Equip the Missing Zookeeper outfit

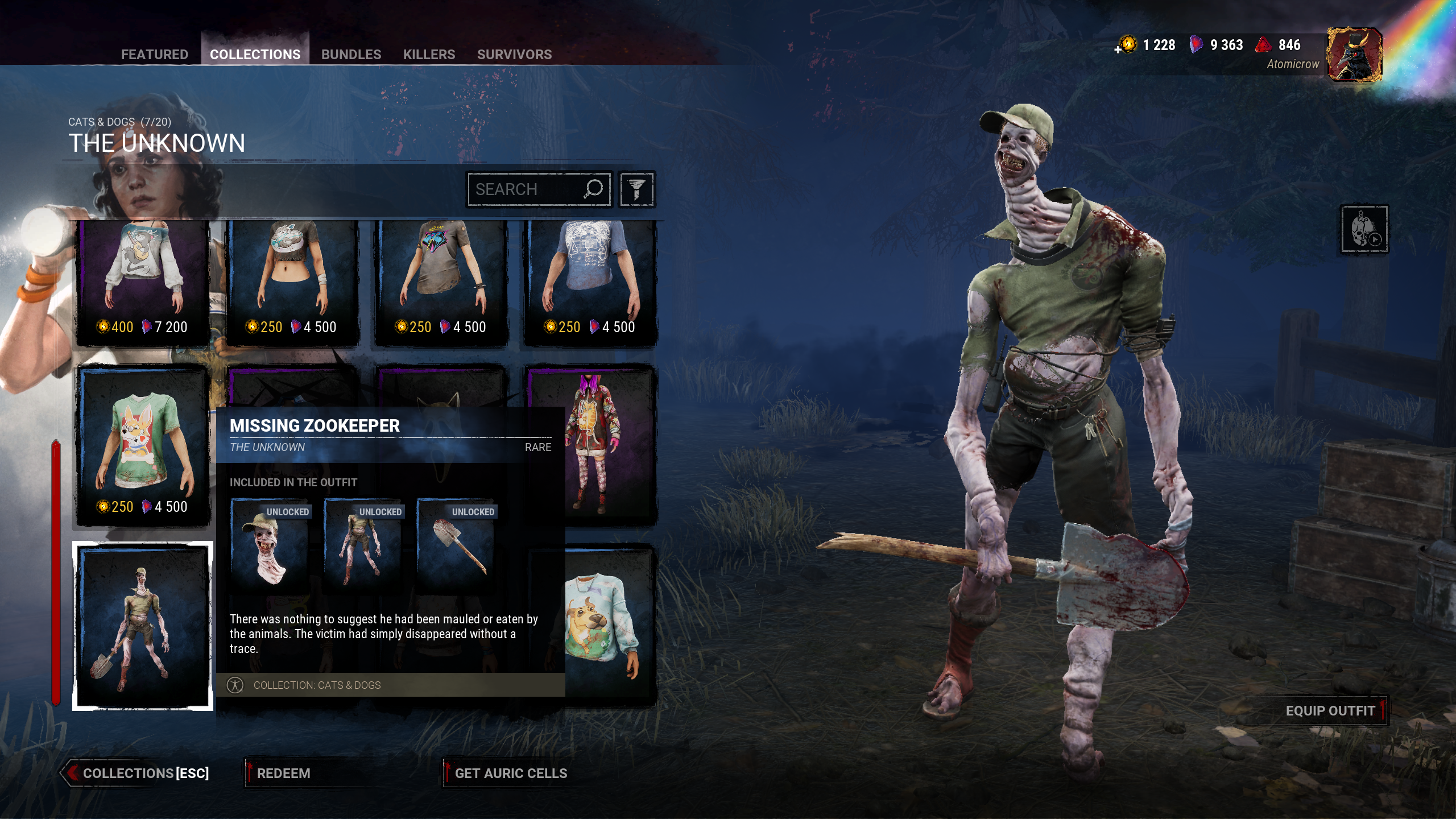[1330, 711]
